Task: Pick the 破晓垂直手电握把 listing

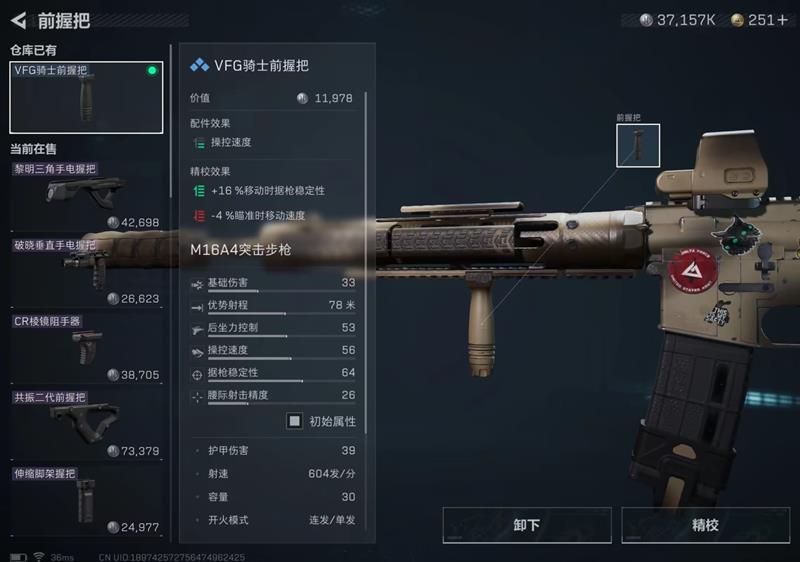Action: pos(86,272)
